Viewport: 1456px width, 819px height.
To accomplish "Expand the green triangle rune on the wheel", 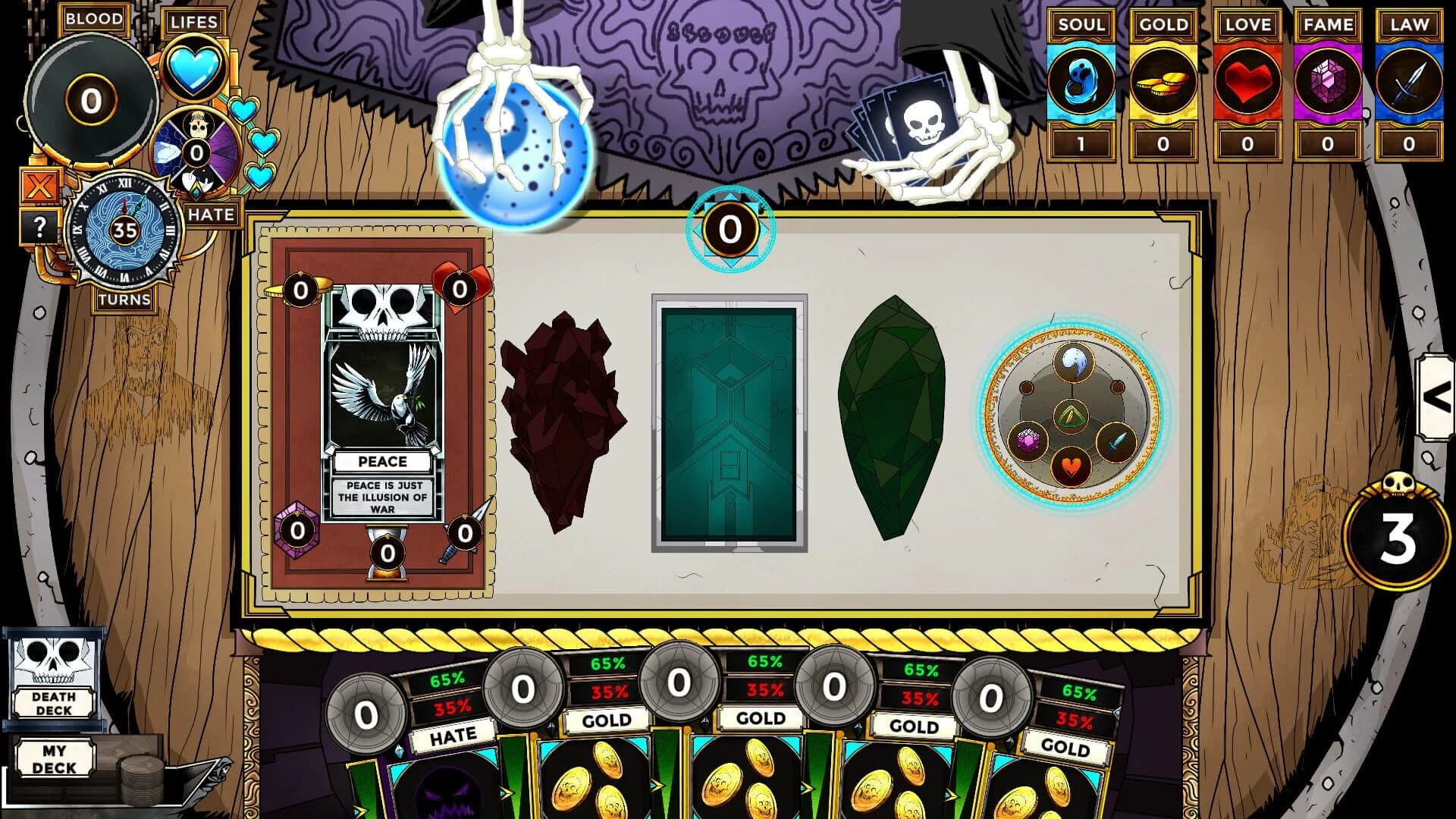I will click(x=1071, y=414).
